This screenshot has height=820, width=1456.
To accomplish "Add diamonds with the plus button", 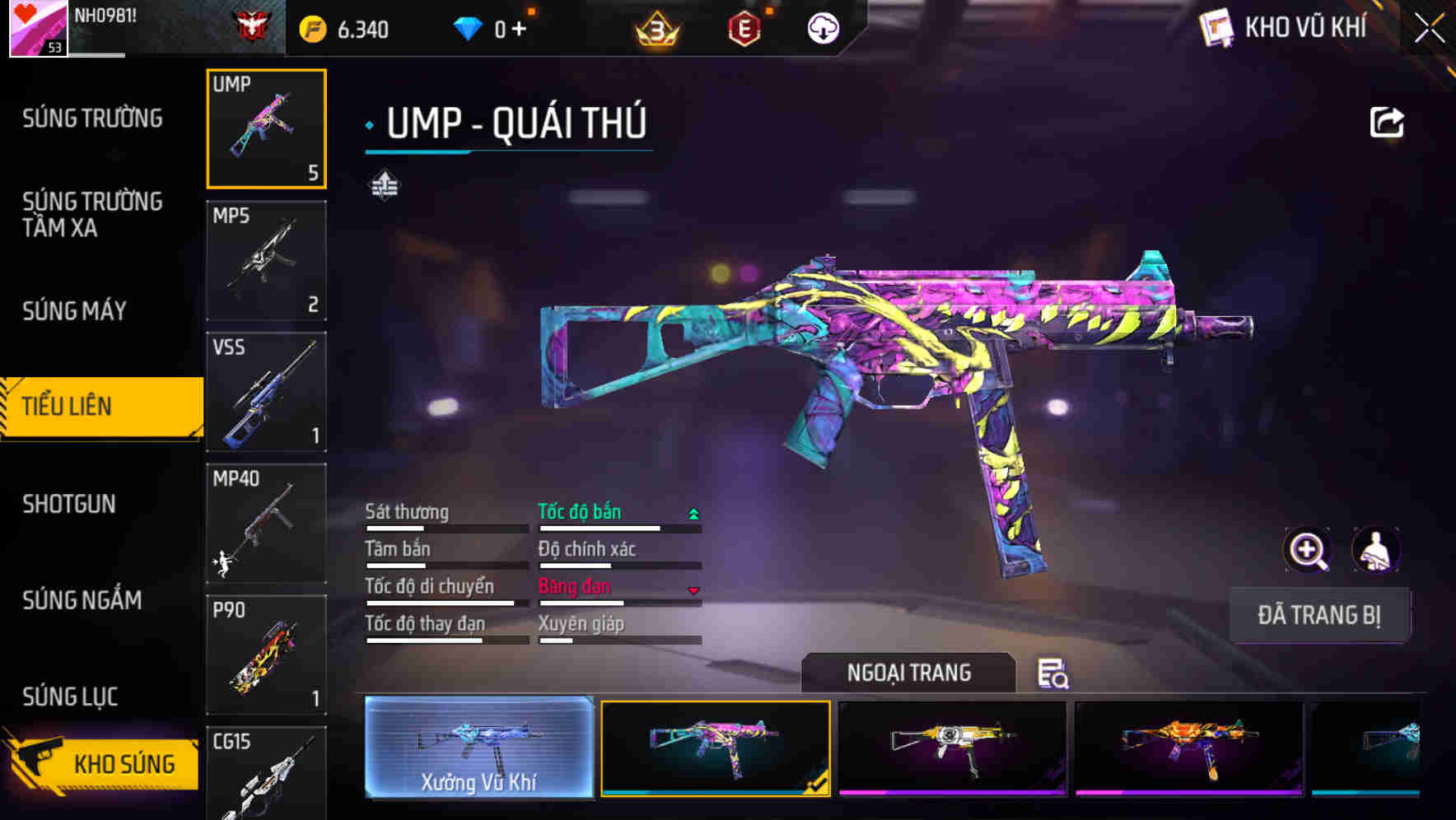I will 519,30.
